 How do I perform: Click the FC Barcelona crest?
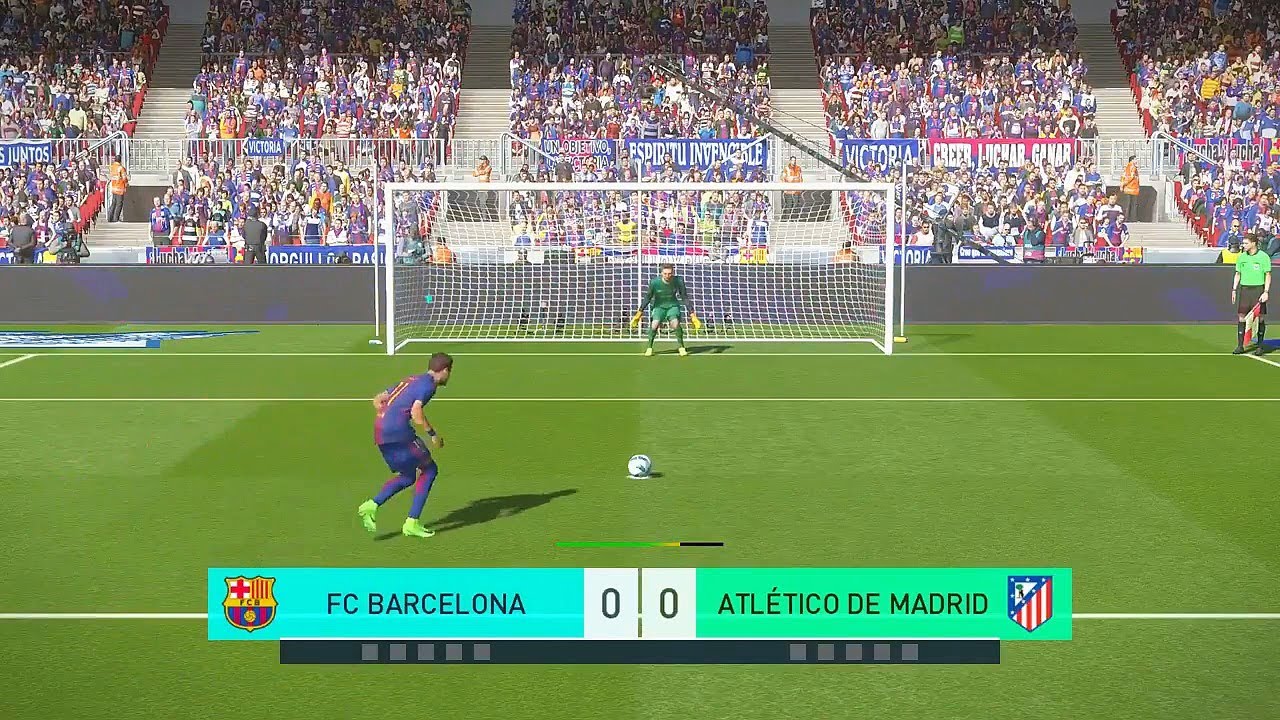[x=250, y=603]
